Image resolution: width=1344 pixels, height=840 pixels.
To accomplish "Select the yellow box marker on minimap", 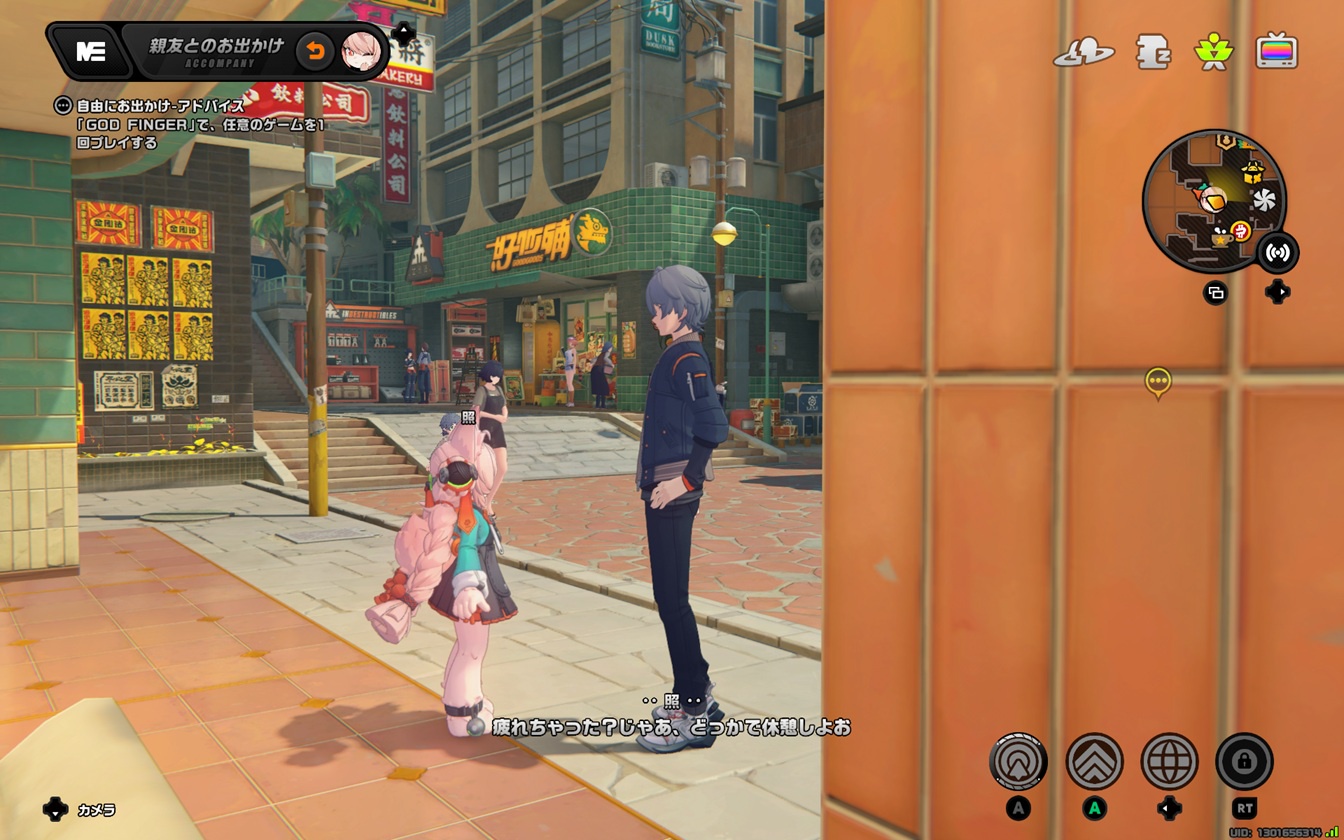I will click(x=1253, y=172).
